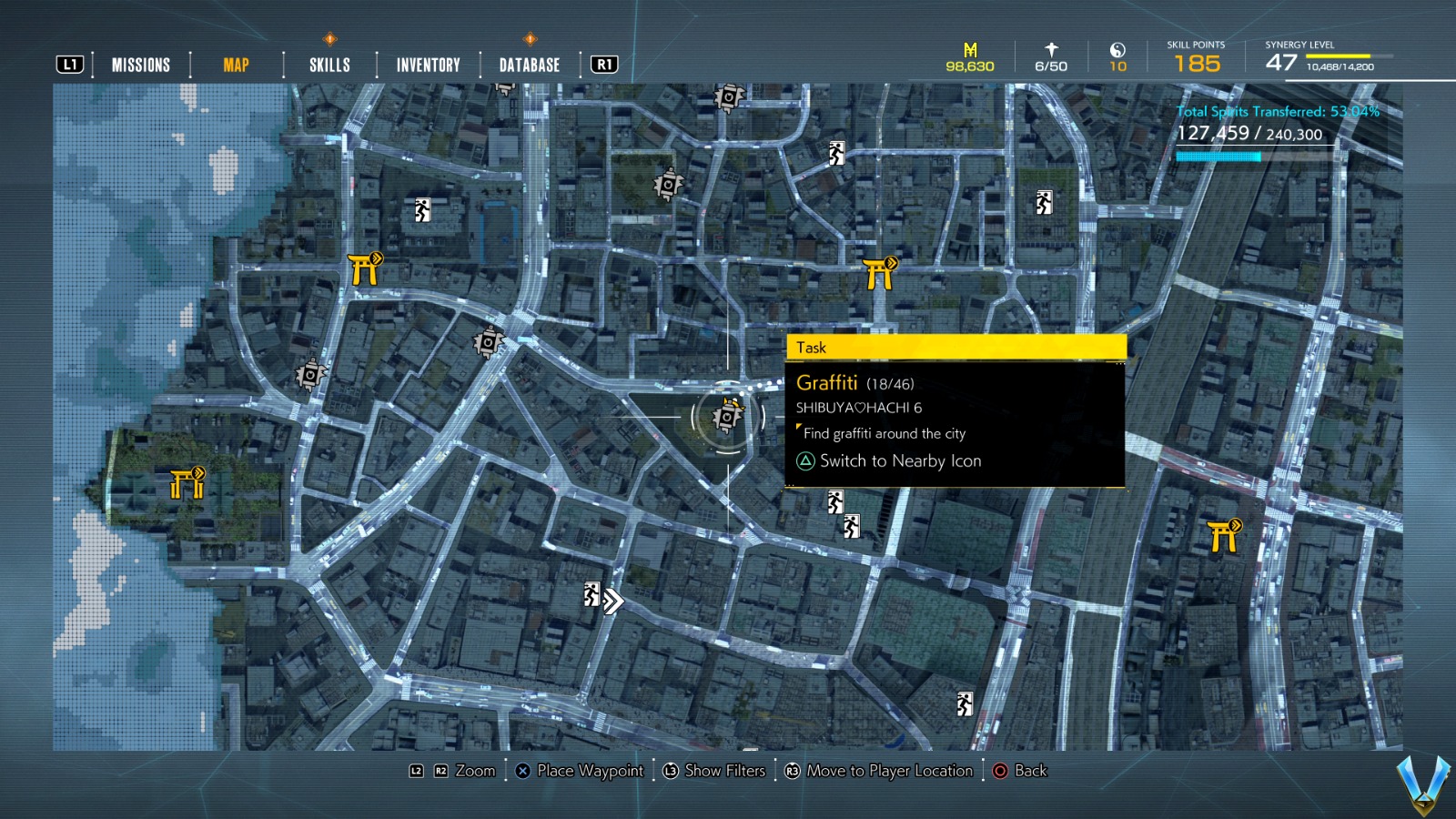Click the torii gate icon near the top center
The width and height of the screenshot is (1456, 819).
click(879, 268)
